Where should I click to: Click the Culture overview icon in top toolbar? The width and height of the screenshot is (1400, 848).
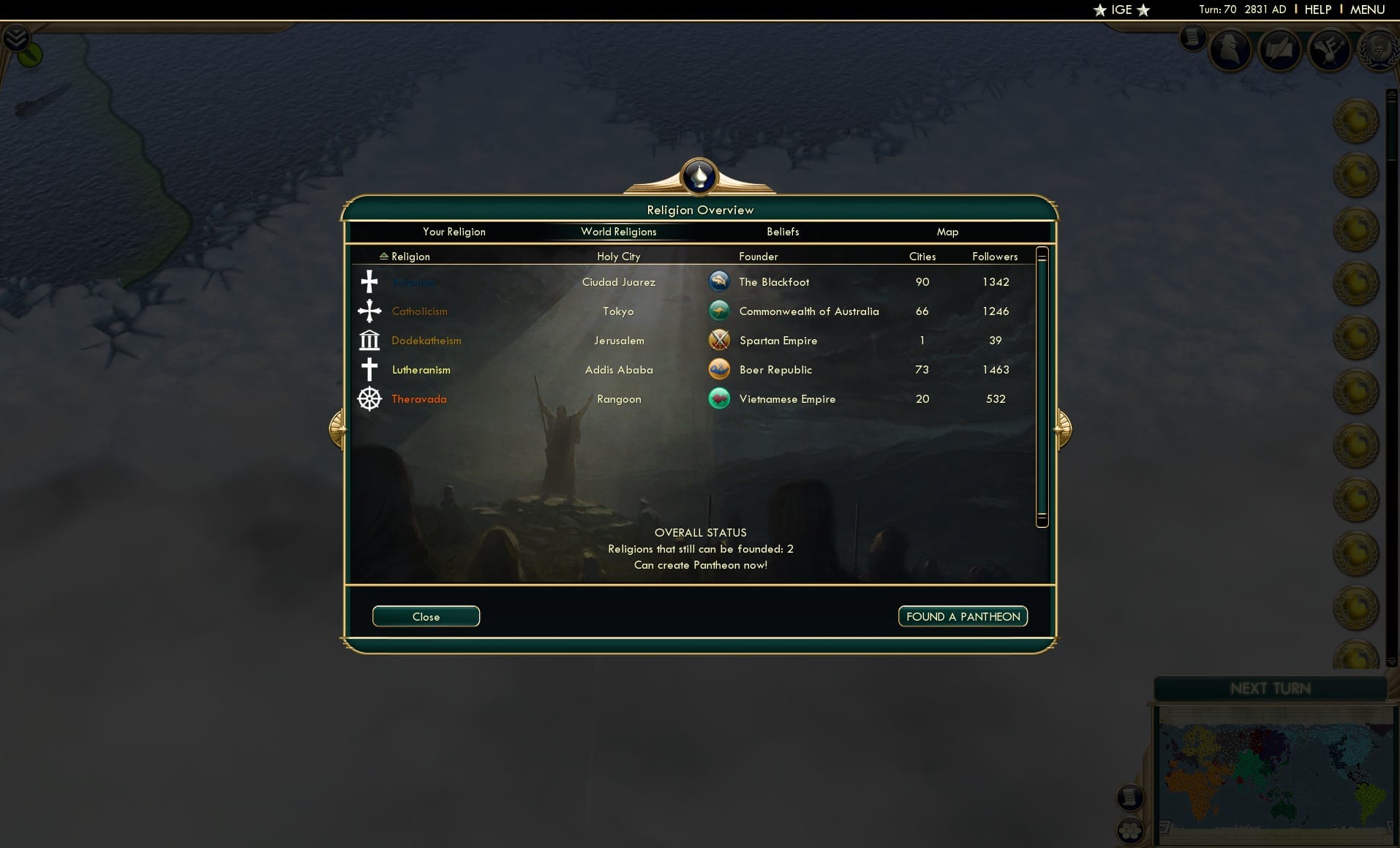pos(1331,50)
